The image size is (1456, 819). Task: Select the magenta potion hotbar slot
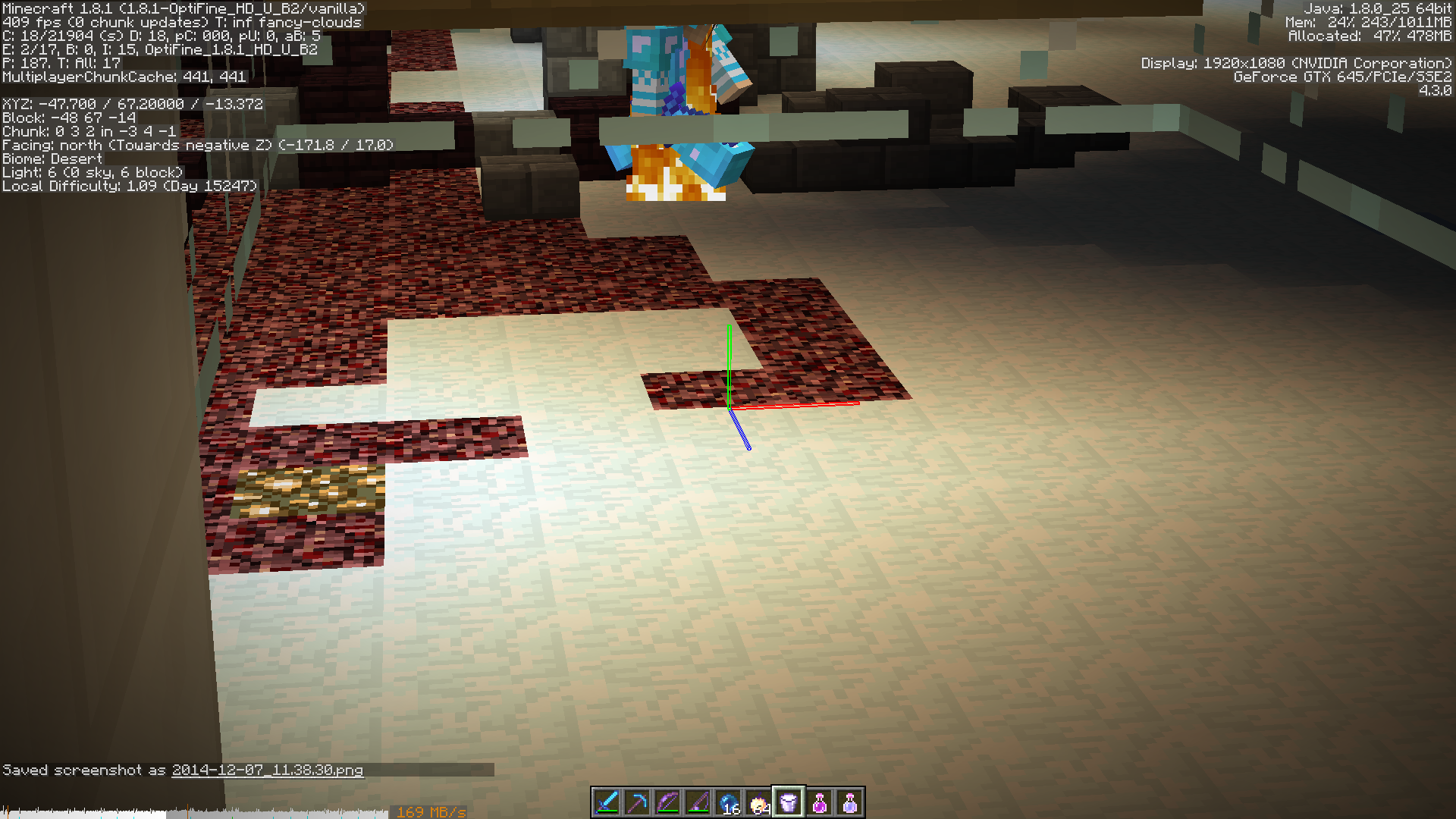point(819,802)
